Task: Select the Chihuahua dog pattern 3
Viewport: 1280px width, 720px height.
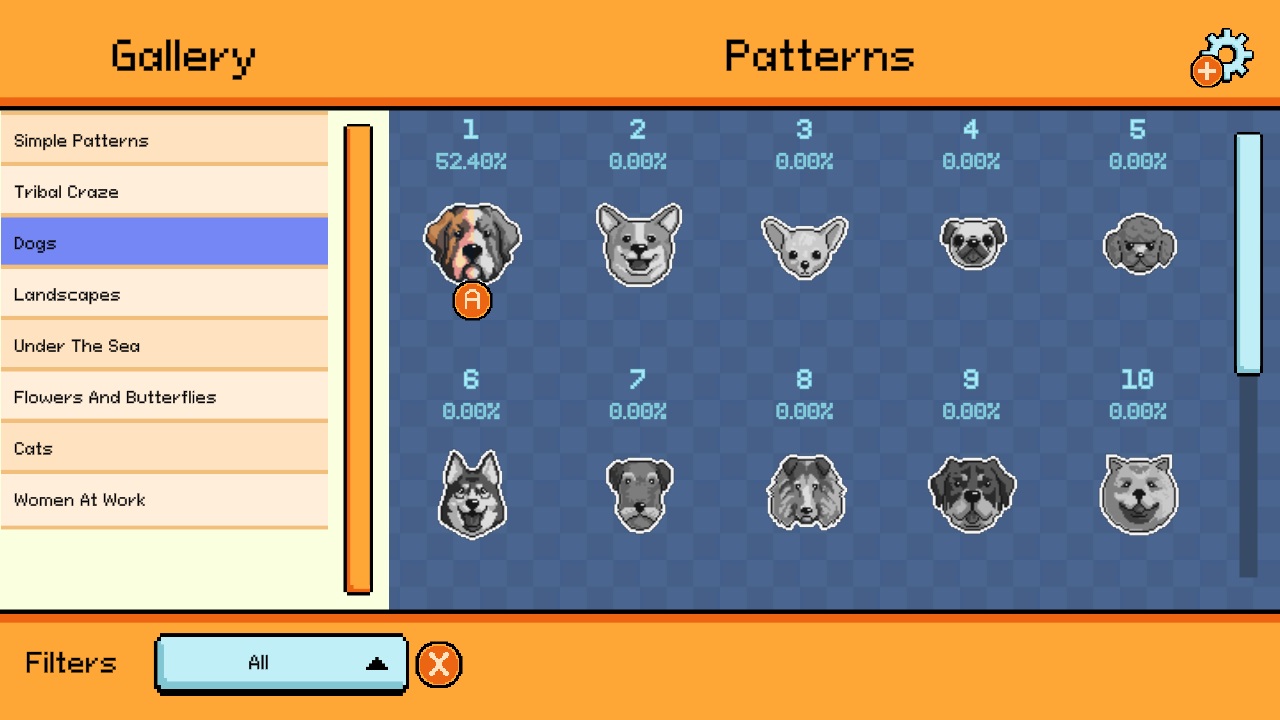Action: click(x=805, y=242)
